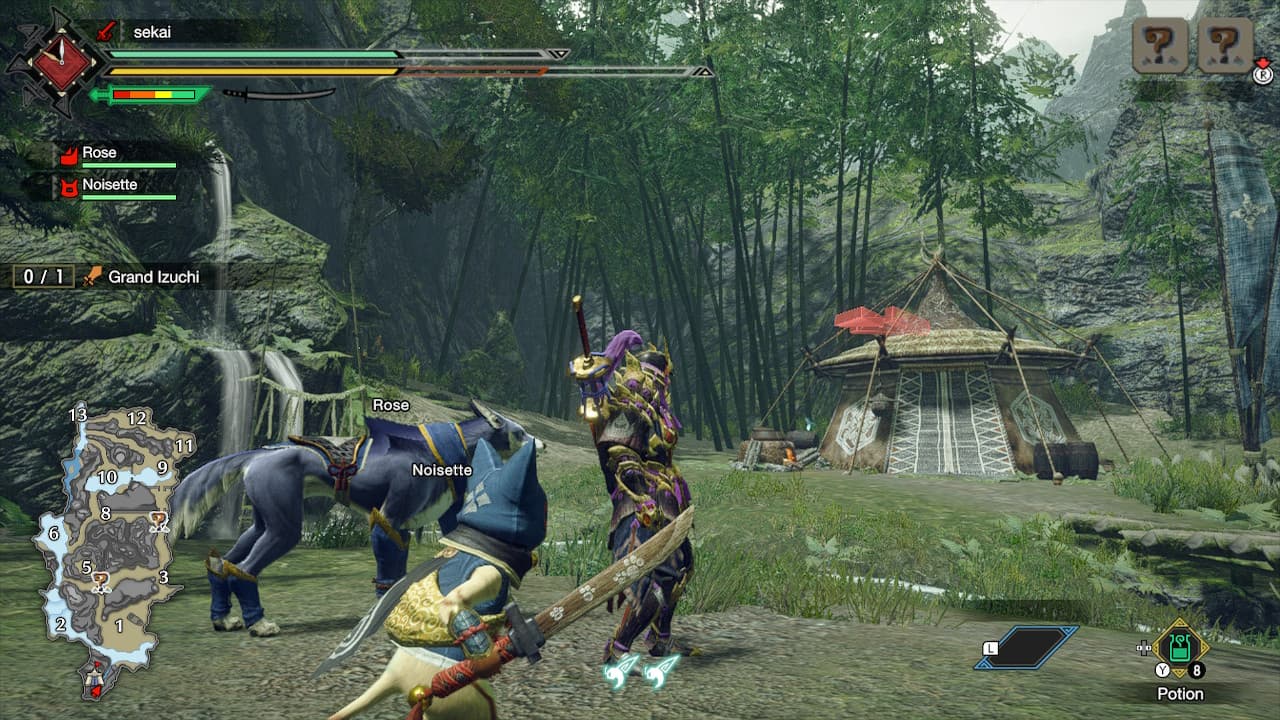Select the second unknown monster icon
Image resolution: width=1280 pixels, height=720 pixels.
click(x=1225, y=46)
